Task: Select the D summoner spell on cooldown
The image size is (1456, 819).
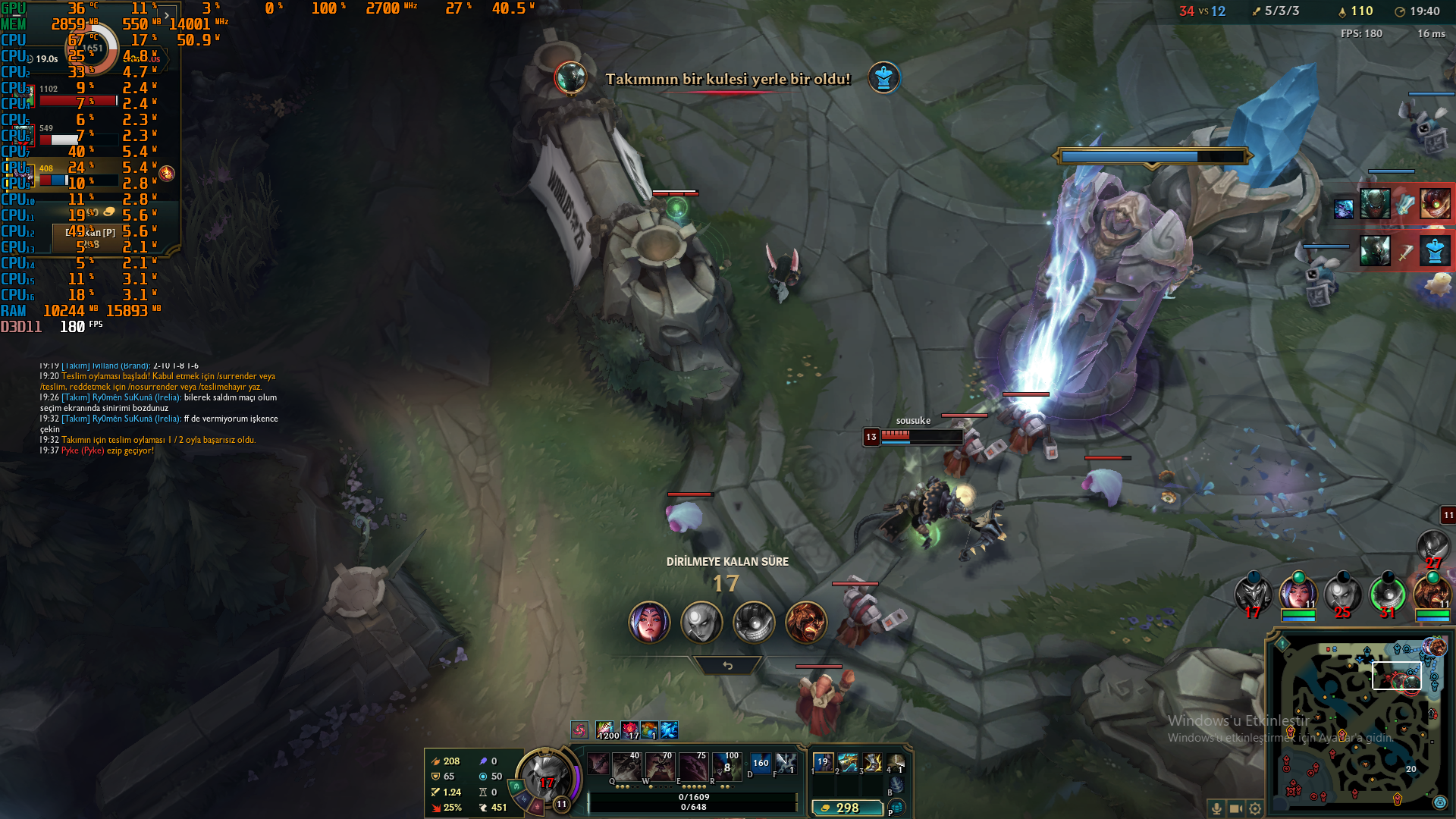Action: [760, 763]
